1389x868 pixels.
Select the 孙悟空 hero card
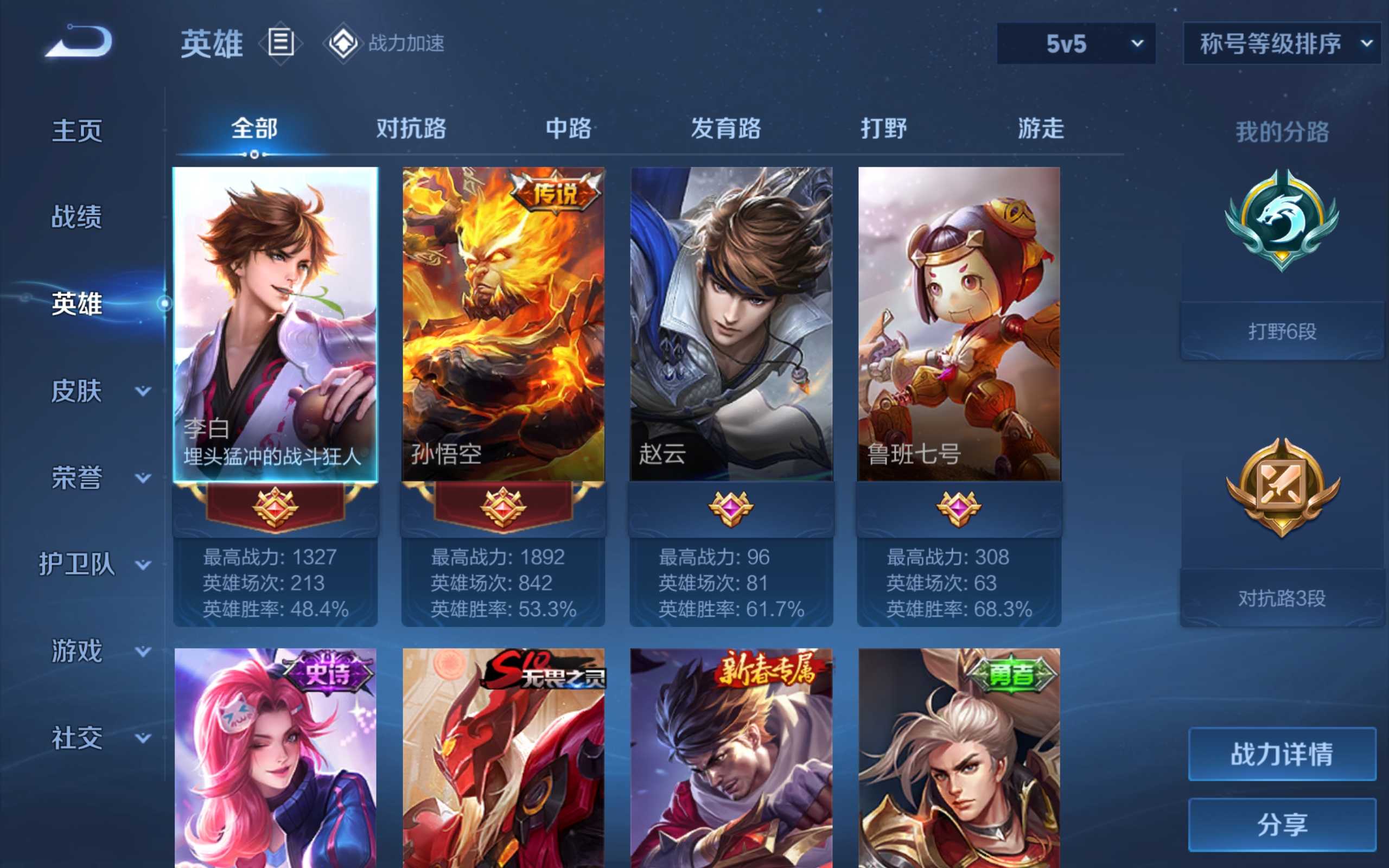click(503, 324)
